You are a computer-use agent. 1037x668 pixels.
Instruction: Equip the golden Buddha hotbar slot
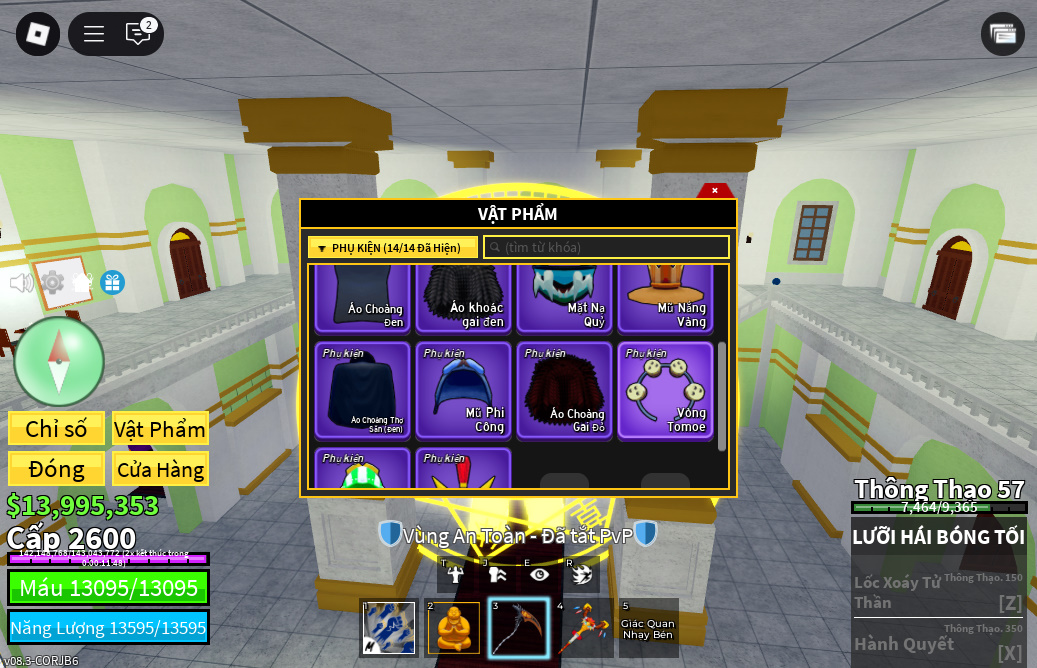click(454, 628)
